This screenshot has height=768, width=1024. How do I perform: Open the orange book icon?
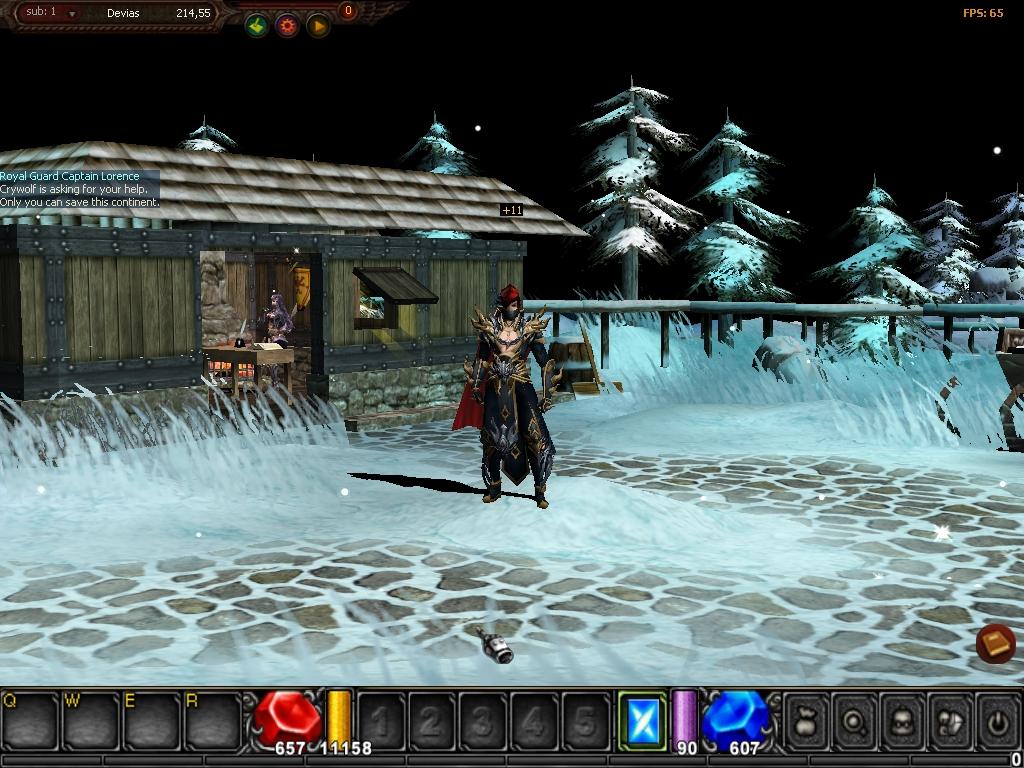point(995,643)
